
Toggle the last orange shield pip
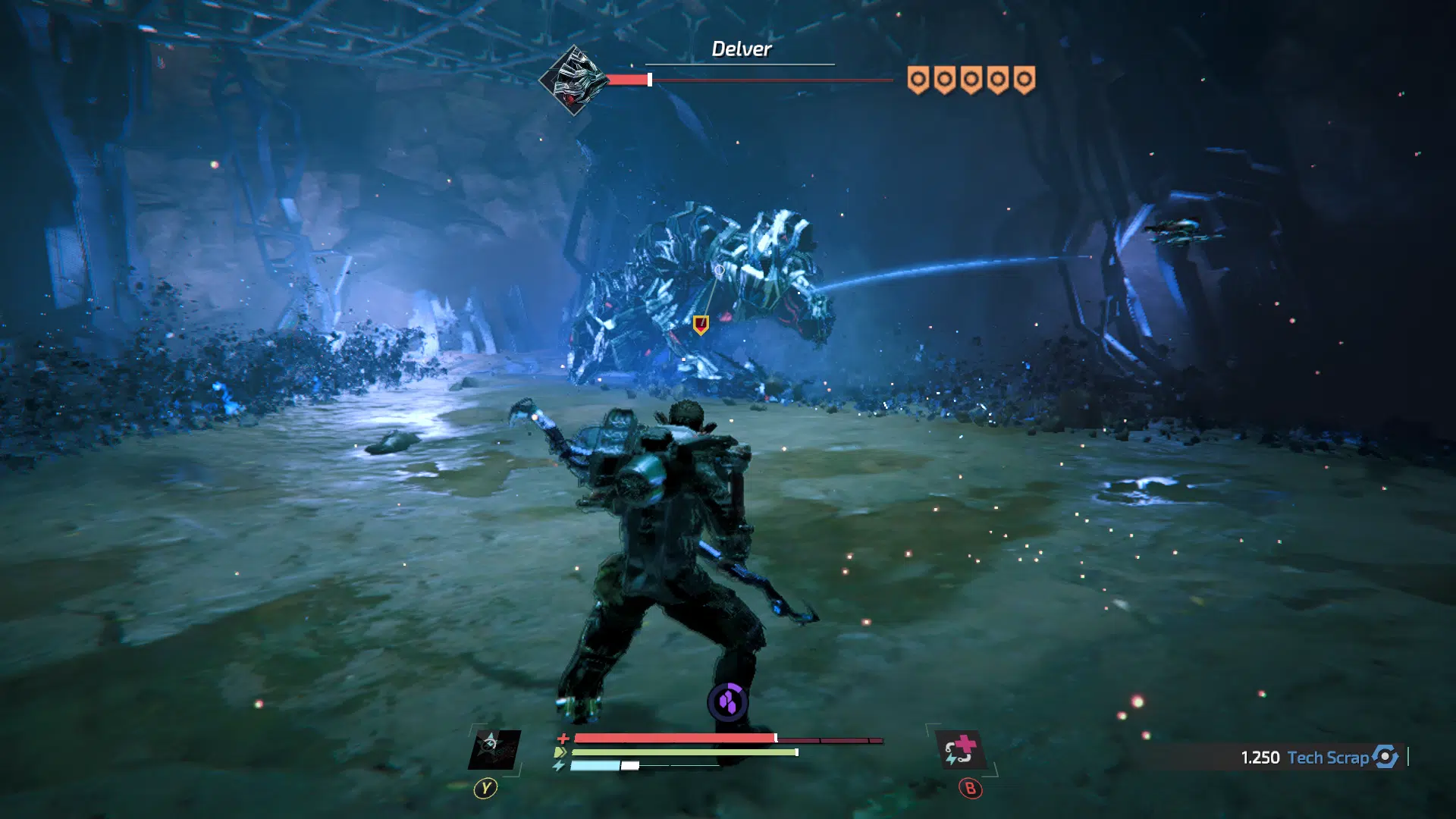tap(1025, 79)
